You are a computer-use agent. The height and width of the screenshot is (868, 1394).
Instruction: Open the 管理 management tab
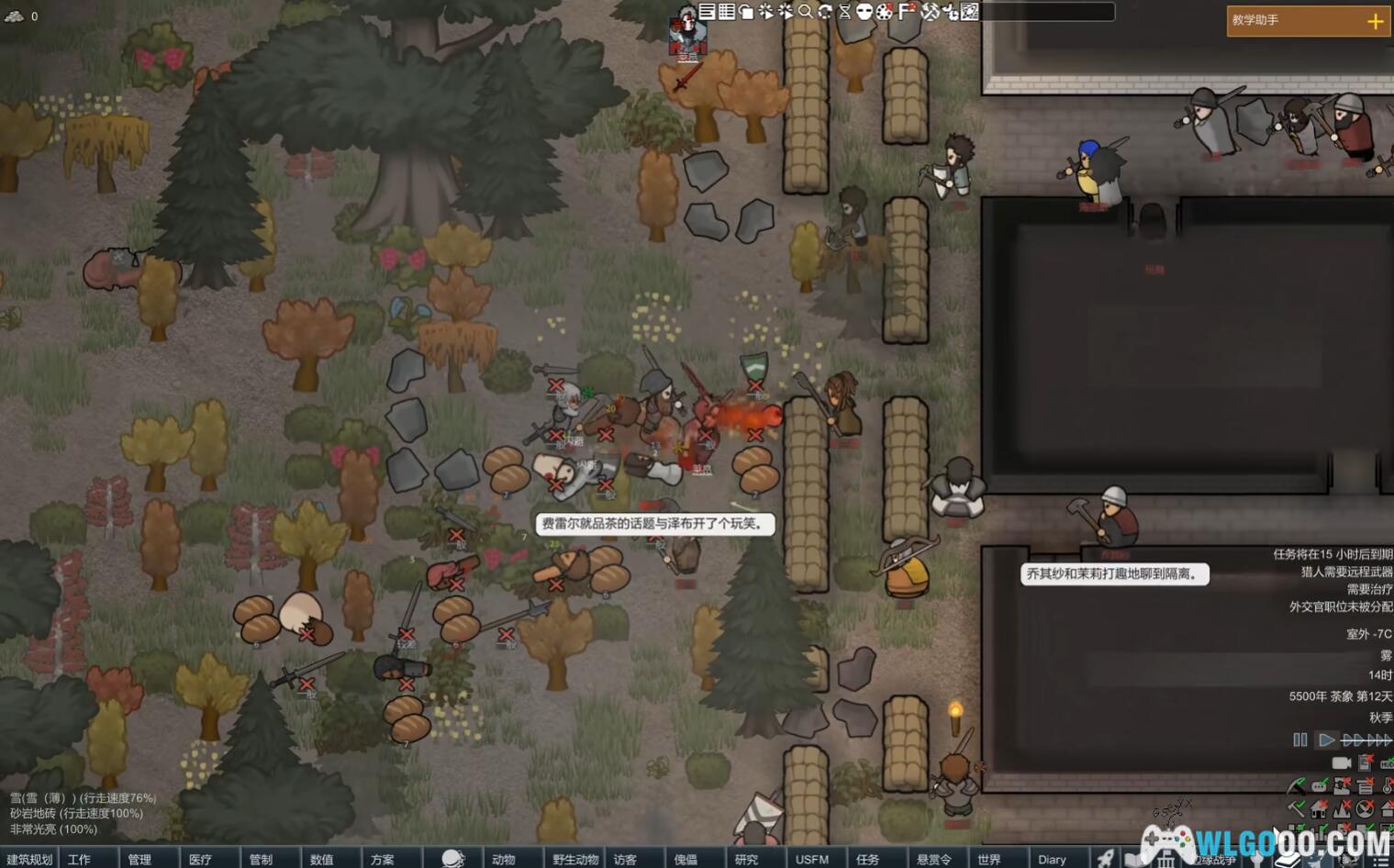[139, 859]
